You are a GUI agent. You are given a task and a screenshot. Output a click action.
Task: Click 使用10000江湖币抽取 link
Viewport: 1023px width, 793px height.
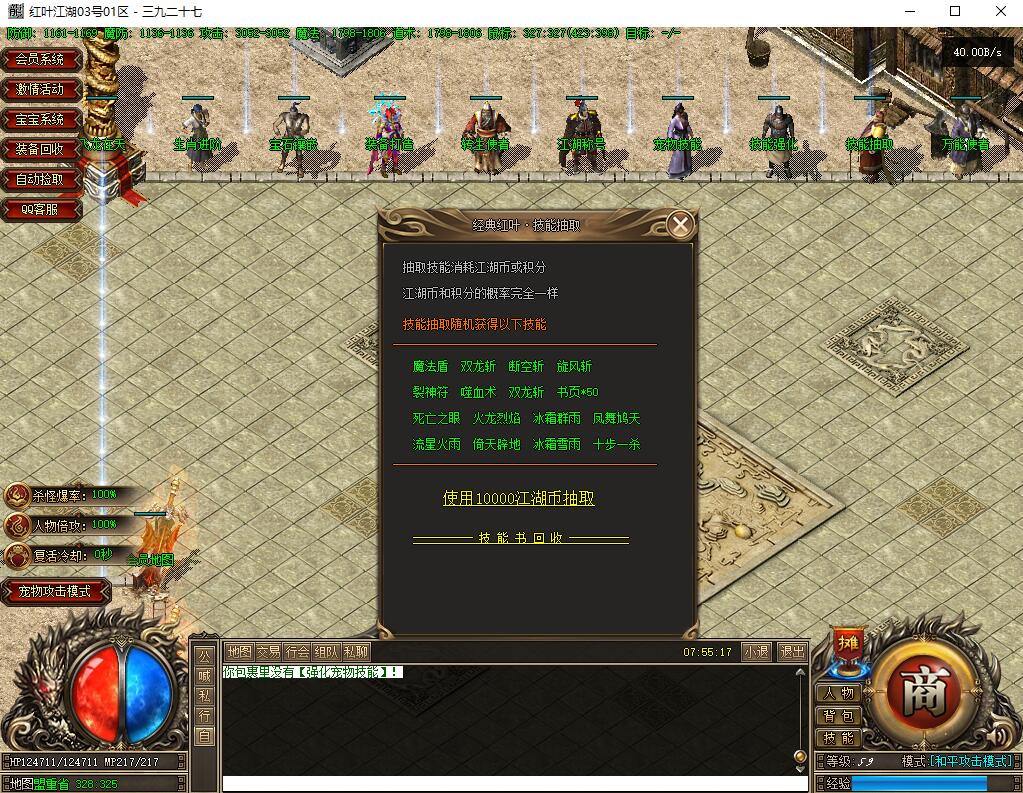click(x=519, y=498)
